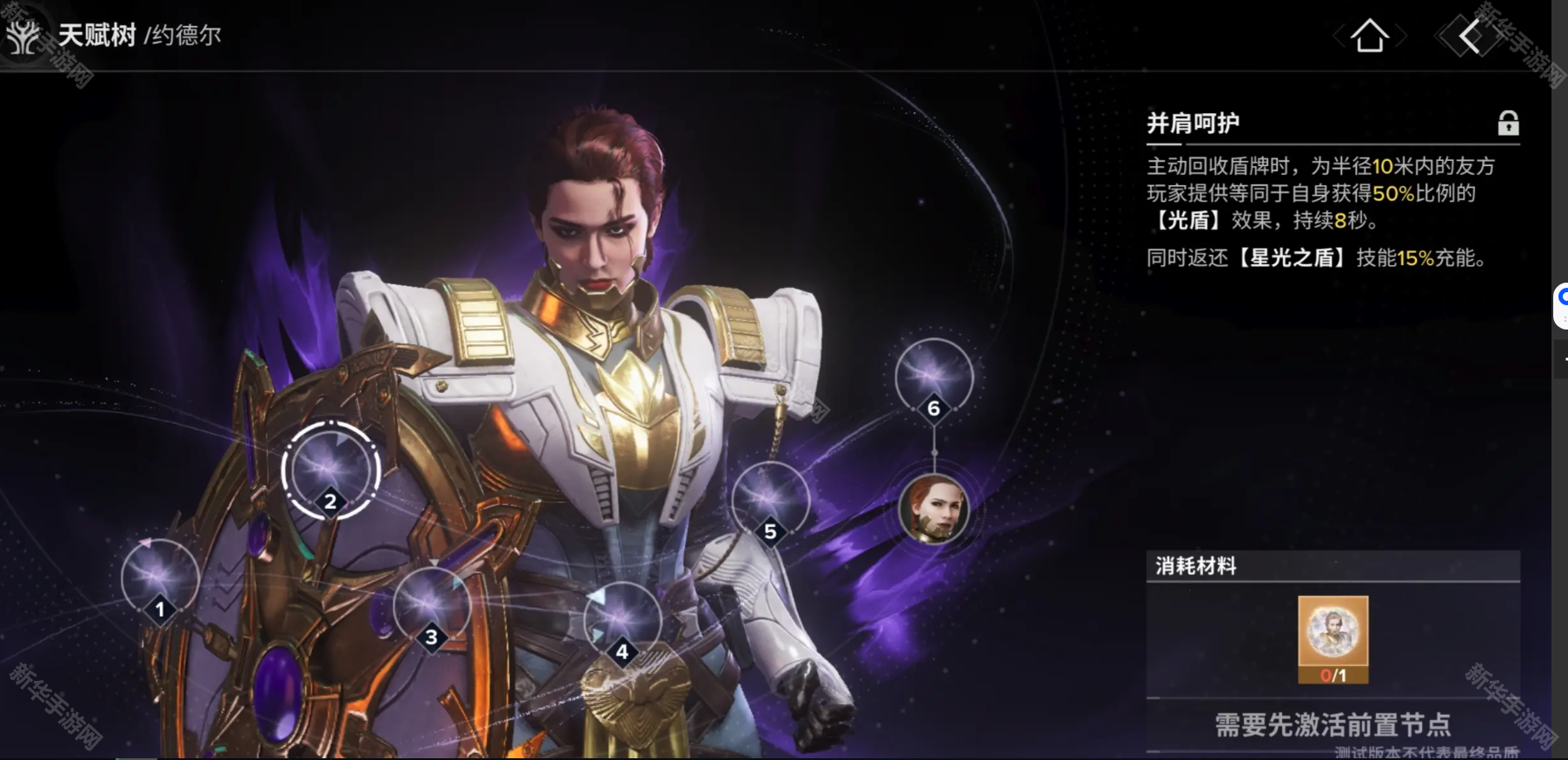Screen dimensions: 1568x760
Task: Click the lock icon beside 并肩呵护
Action: click(1508, 123)
